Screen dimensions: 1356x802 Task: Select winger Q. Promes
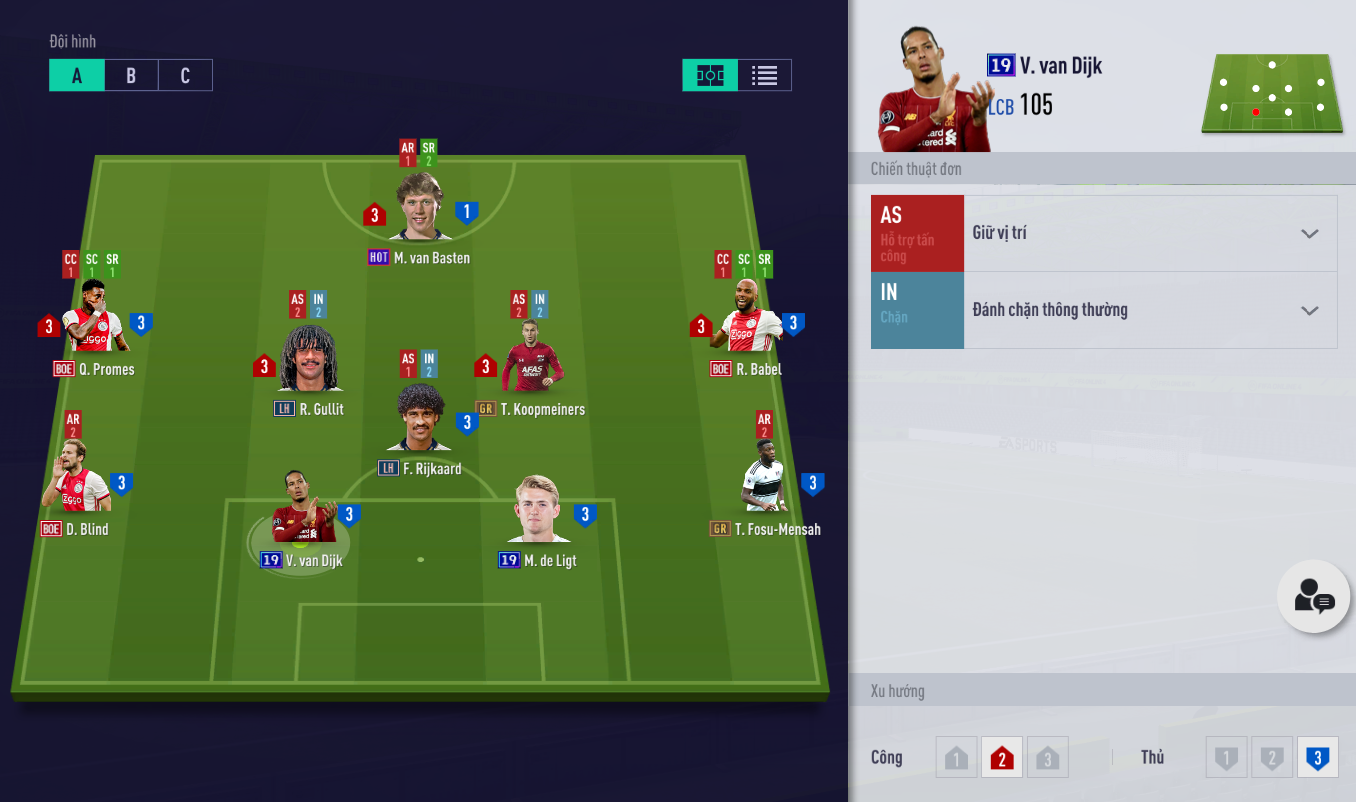(93, 320)
